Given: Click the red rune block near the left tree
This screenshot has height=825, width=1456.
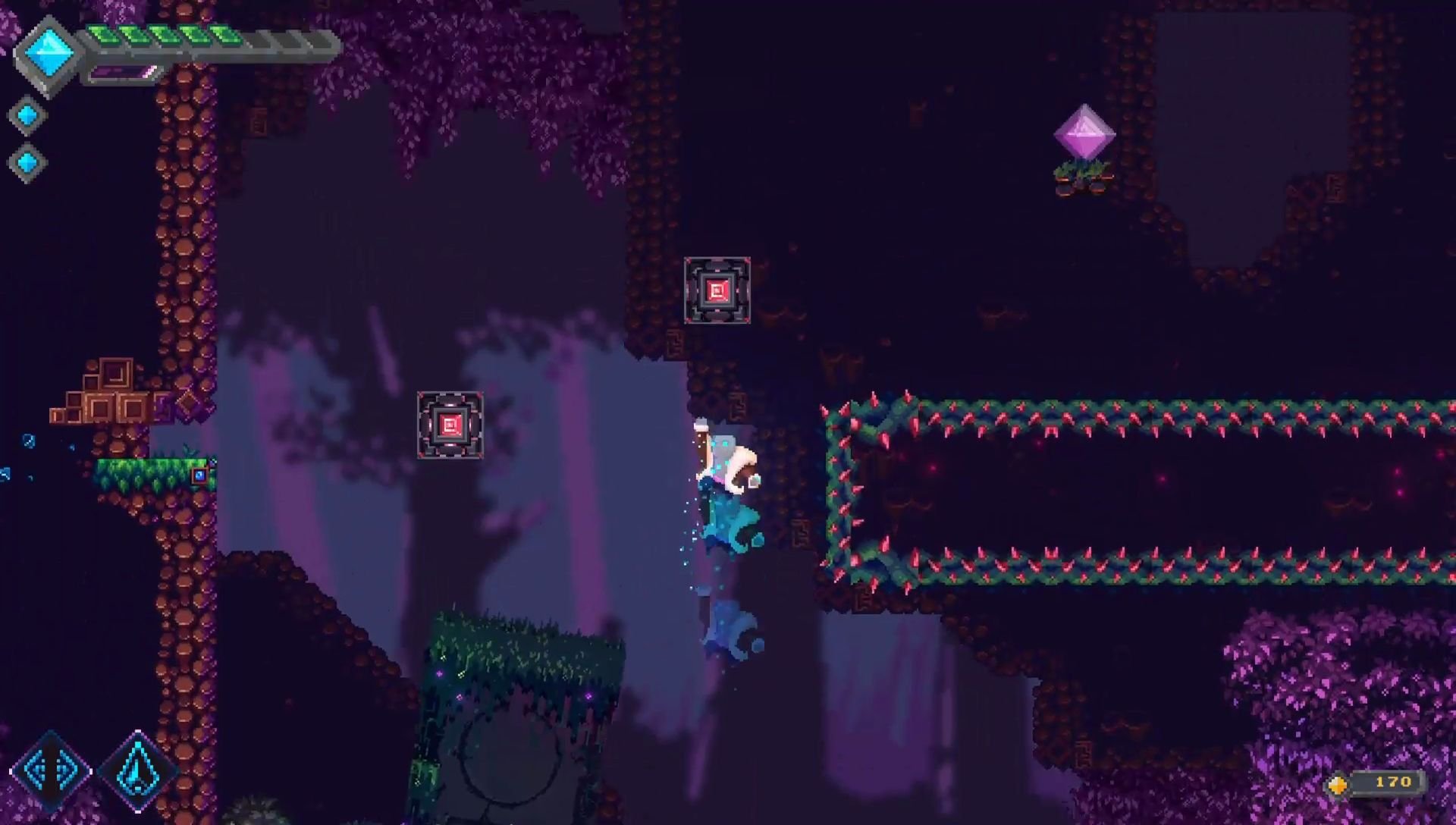Looking at the screenshot, I should coord(450,425).
